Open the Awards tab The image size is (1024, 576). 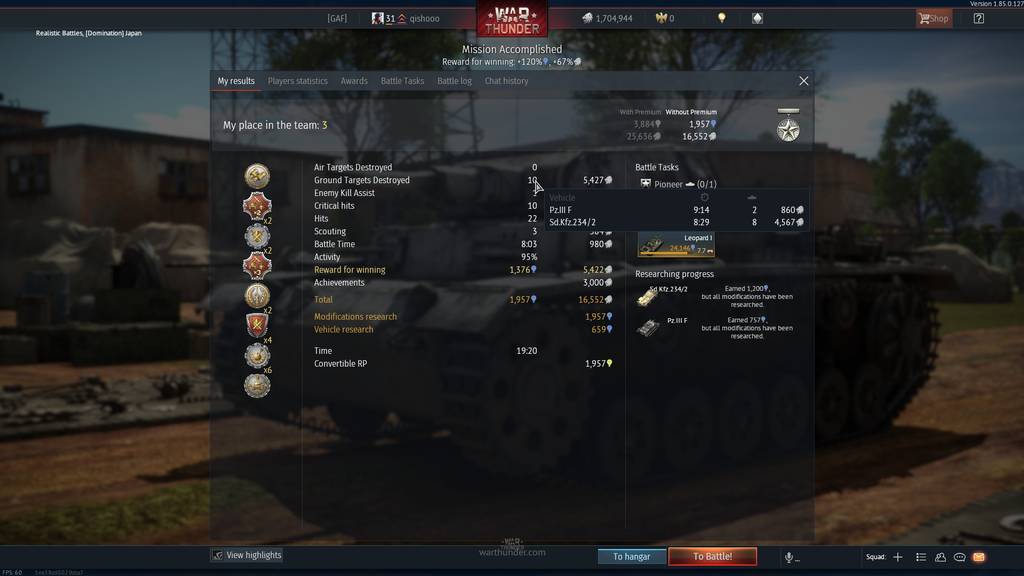point(354,81)
